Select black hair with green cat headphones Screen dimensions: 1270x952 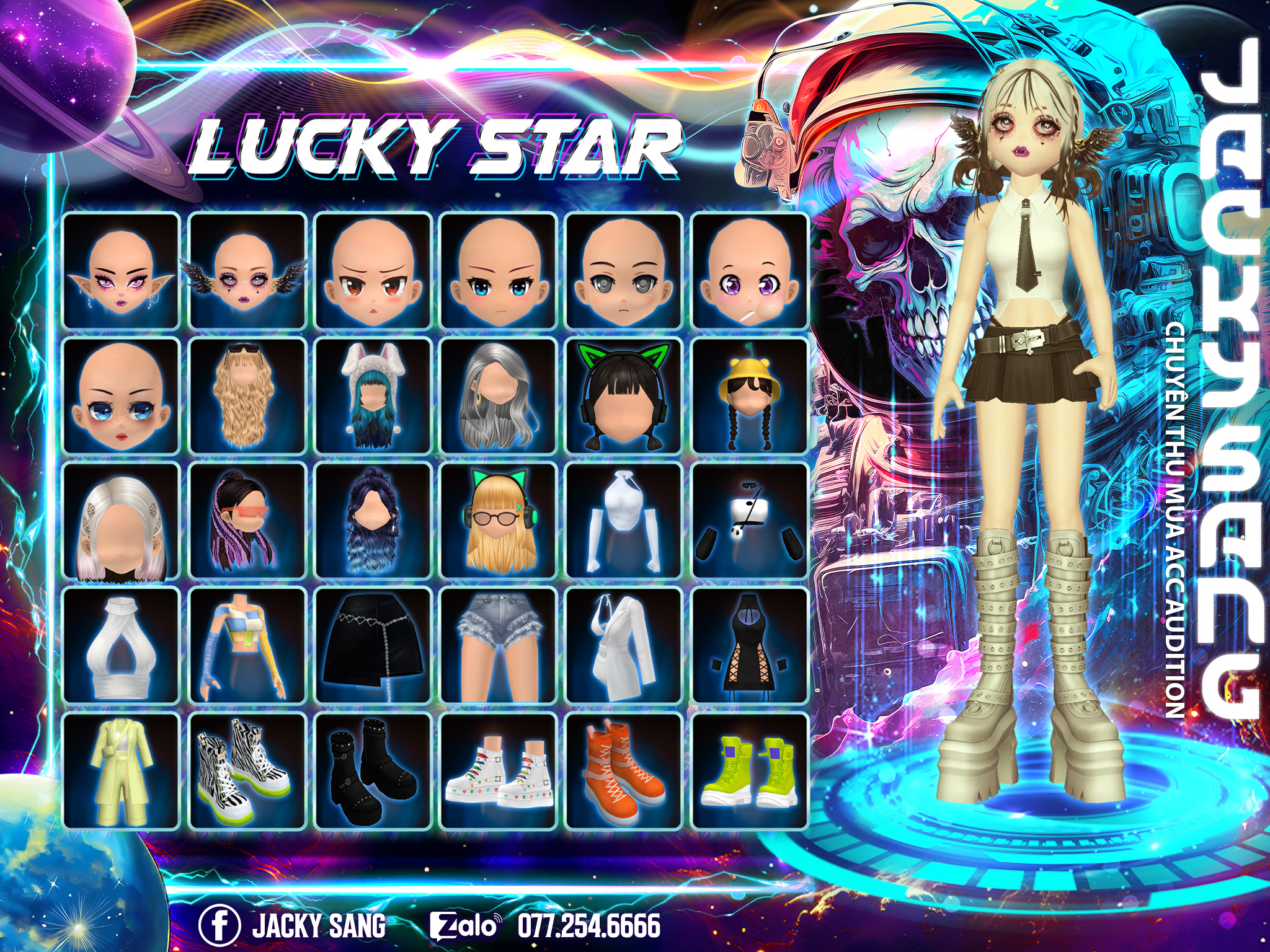(624, 395)
